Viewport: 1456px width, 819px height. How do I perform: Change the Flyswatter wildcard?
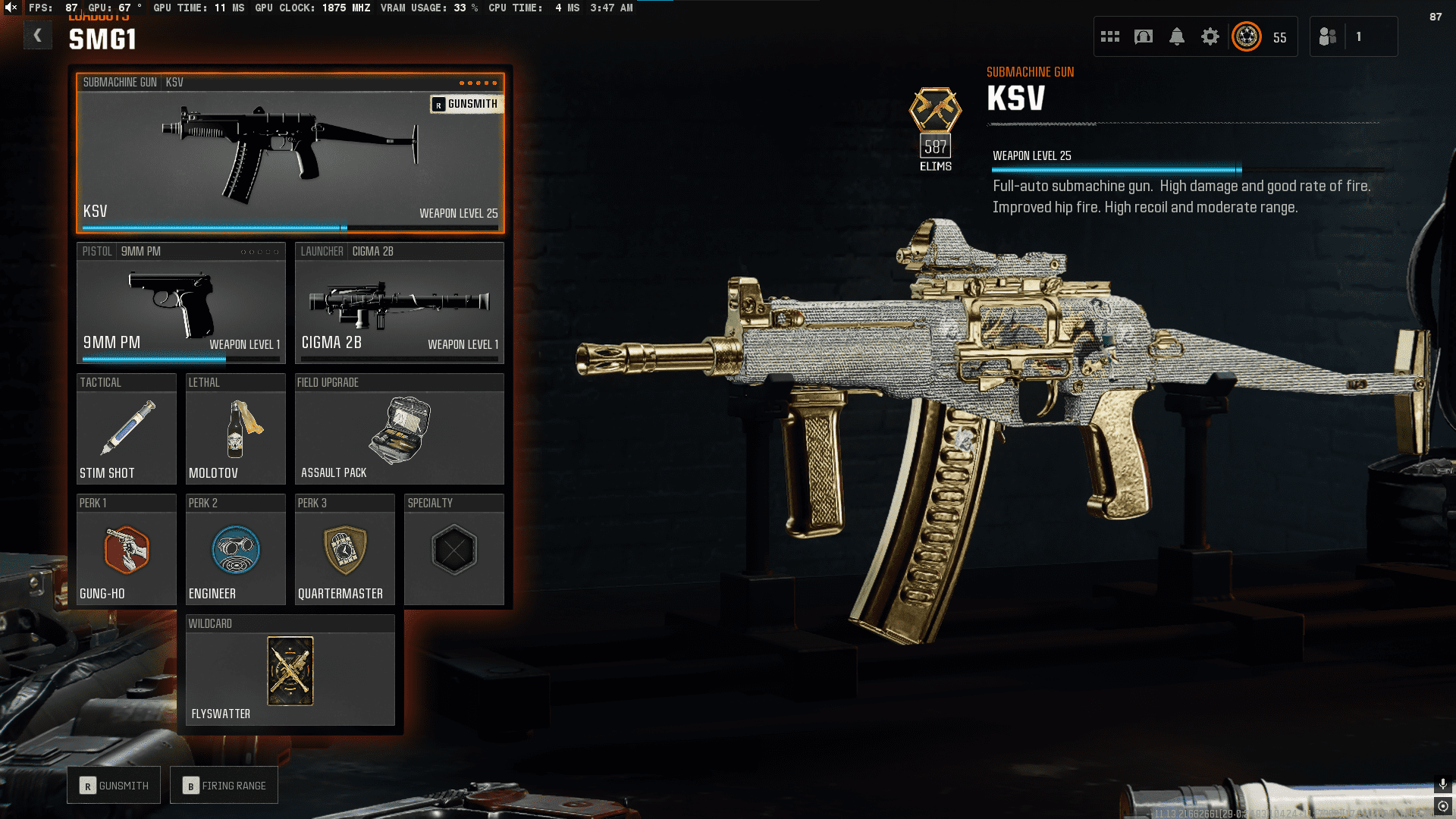click(290, 671)
